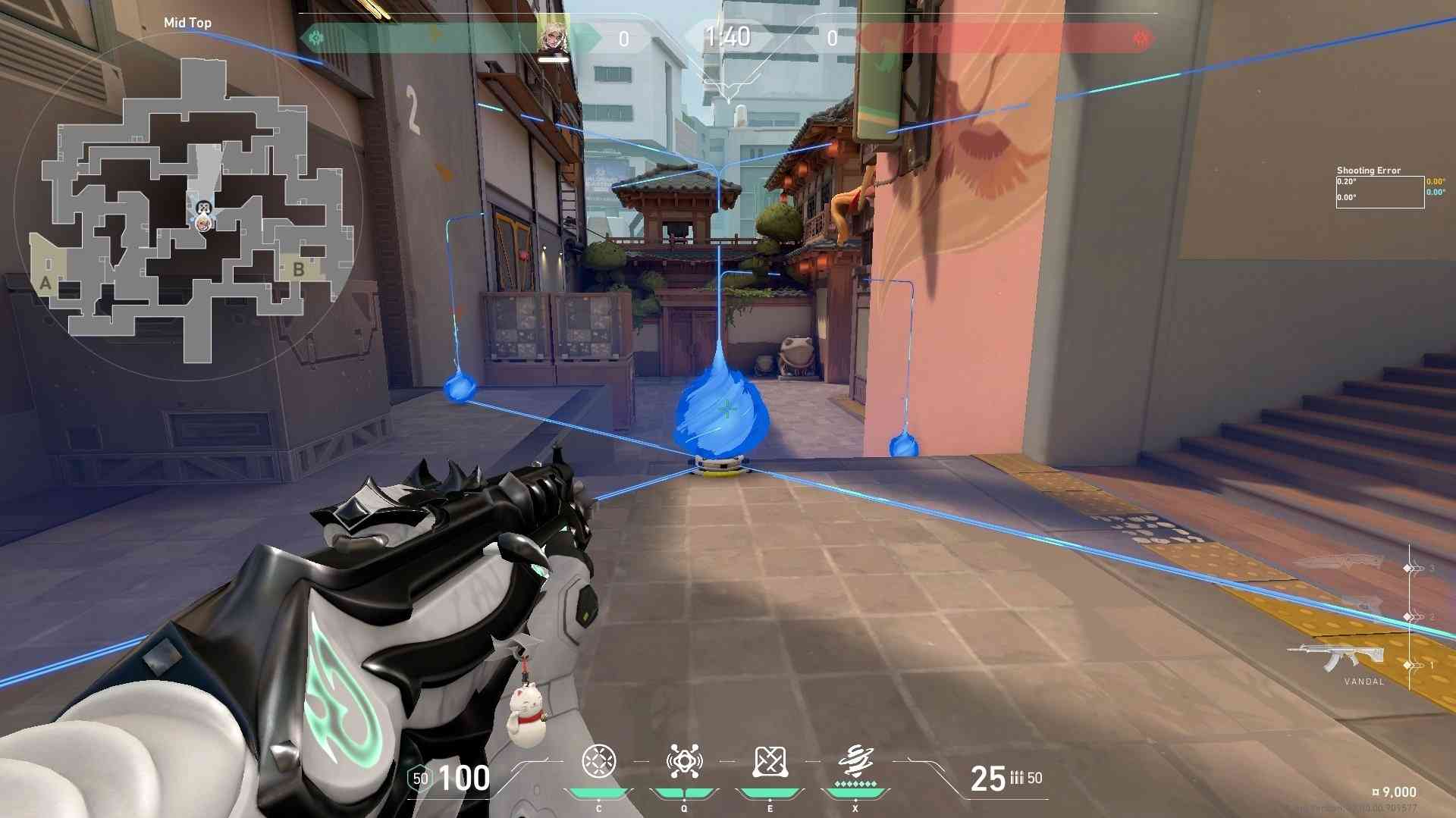Click the Shooting Error graph box
The width and height of the screenshot is (1456, 818).
[x=1379, y=192]
